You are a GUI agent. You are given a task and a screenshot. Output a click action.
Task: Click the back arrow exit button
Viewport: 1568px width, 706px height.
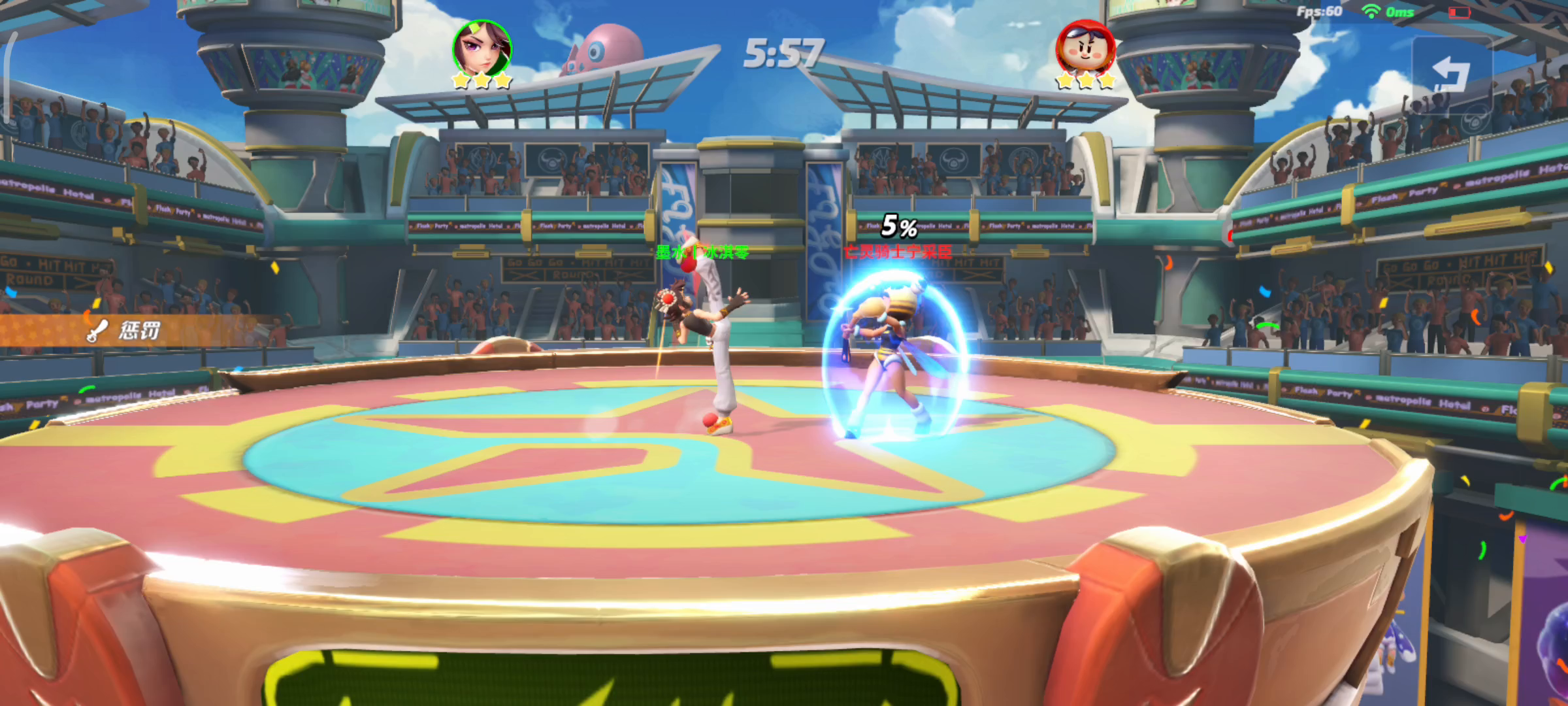(1451, 75)
